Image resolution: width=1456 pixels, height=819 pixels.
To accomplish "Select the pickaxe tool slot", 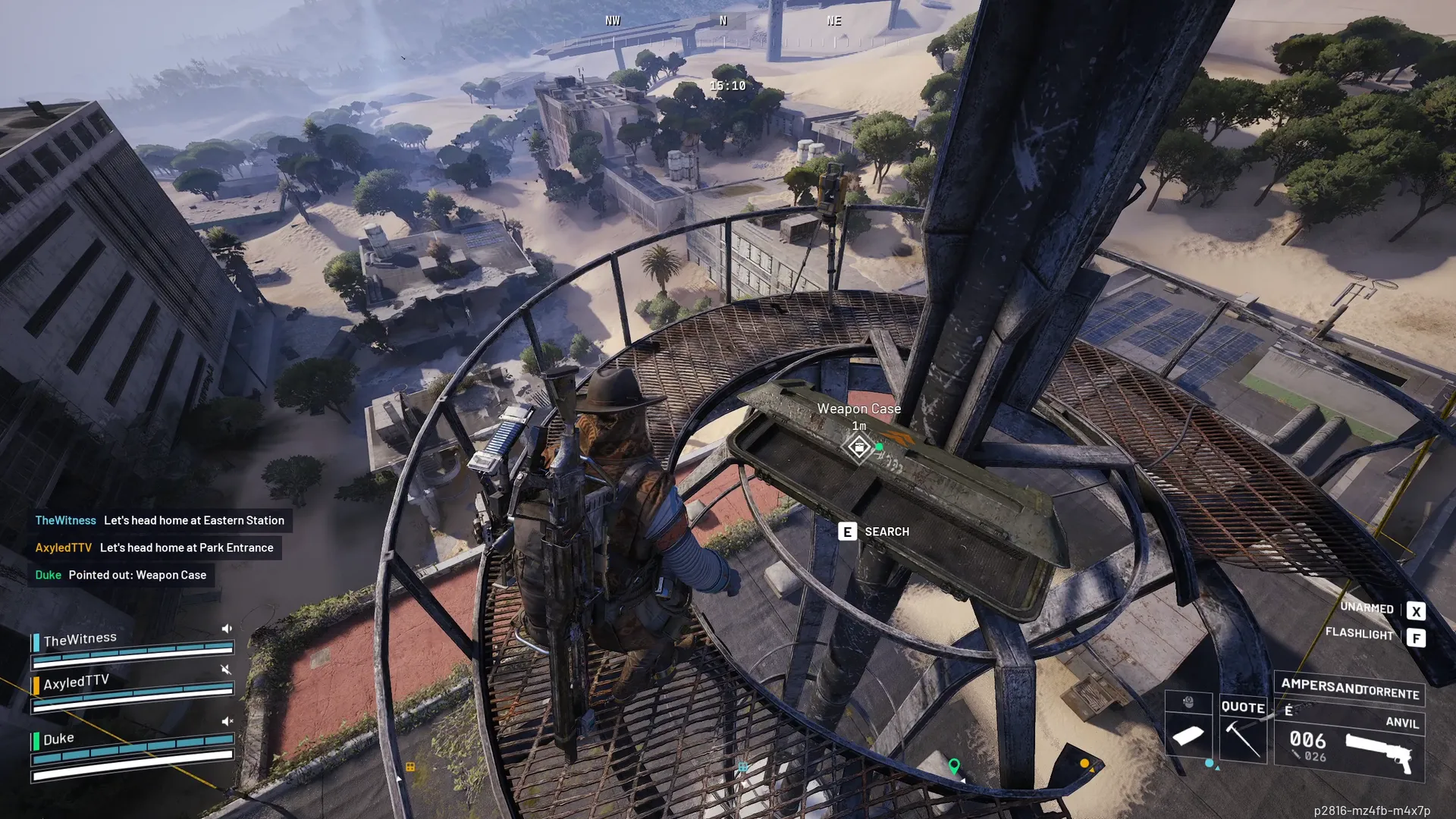I will [x=1243, y=739].
